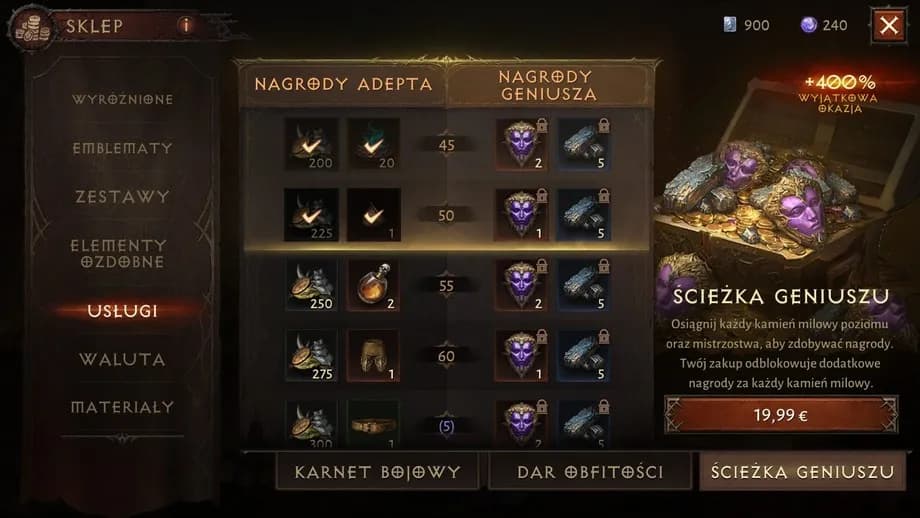The height and width of the screenshot is (518, 920).
Task: Select the Wyróżnione shop category
Action: [122, 100]
